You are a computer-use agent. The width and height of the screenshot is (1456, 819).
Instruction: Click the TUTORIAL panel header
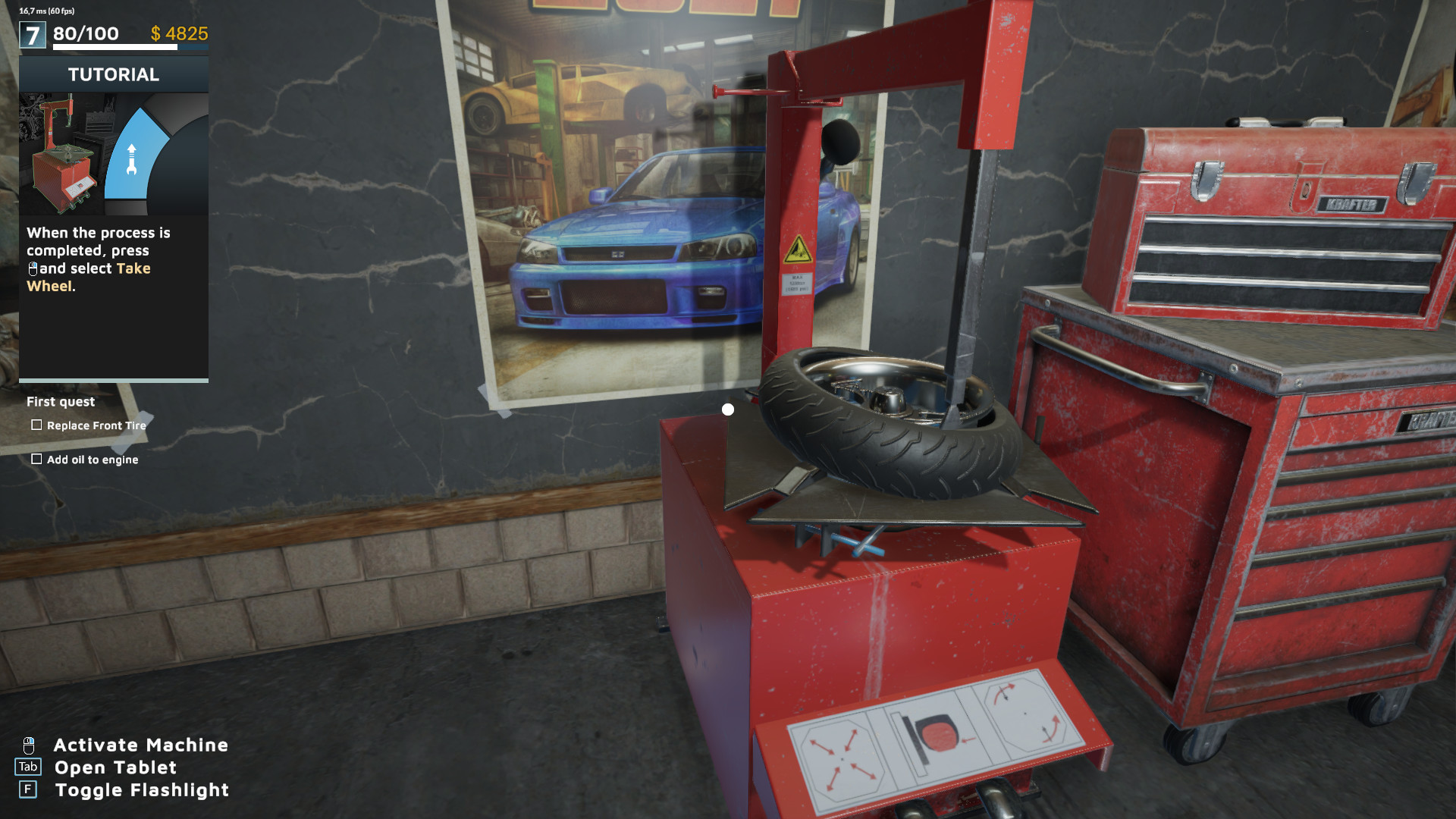(114, 74)
